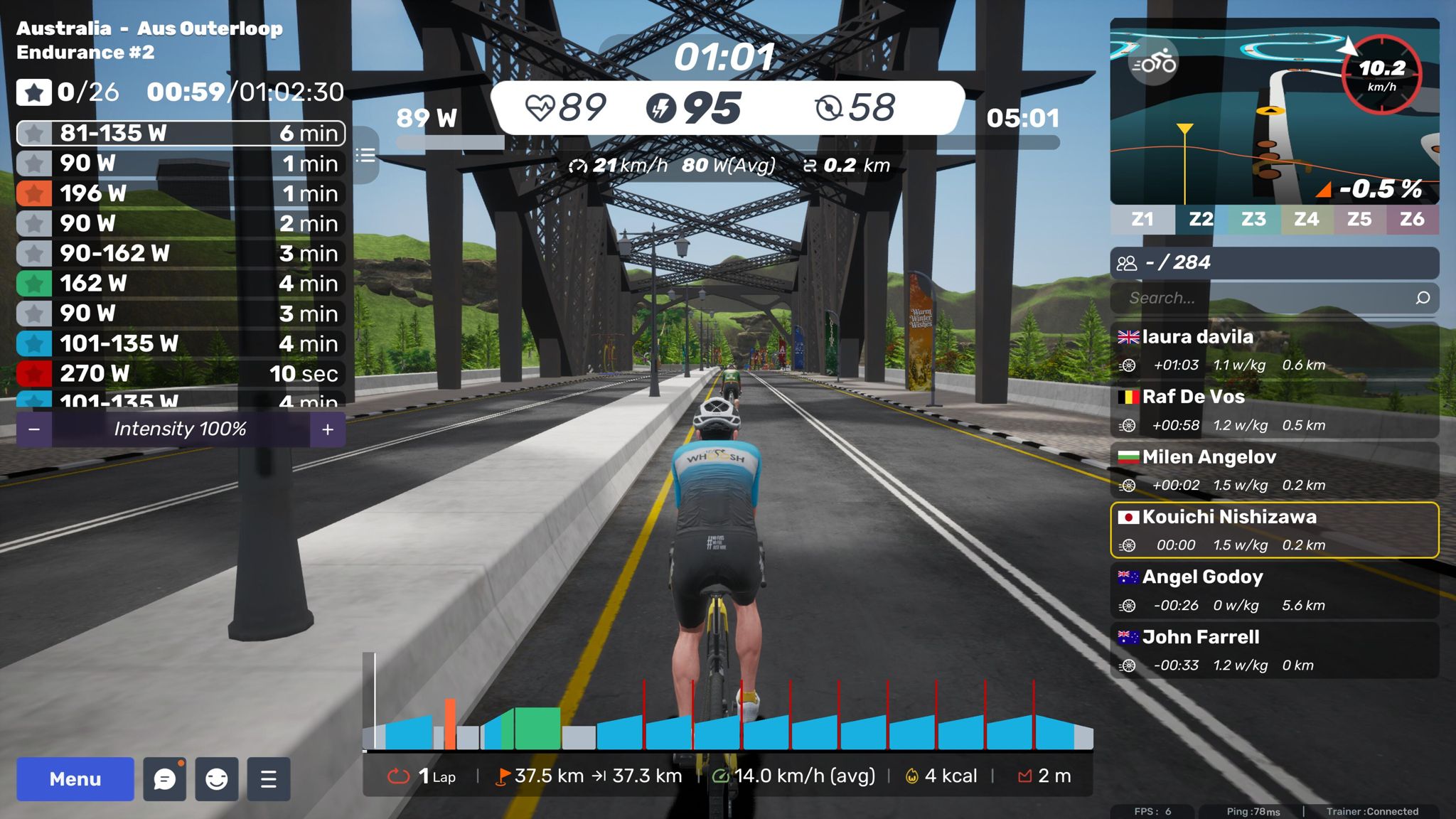The height and width of the screenshot is (819, 1456).
Task: Click the green block in workout graph
Action: coord(537,728)
